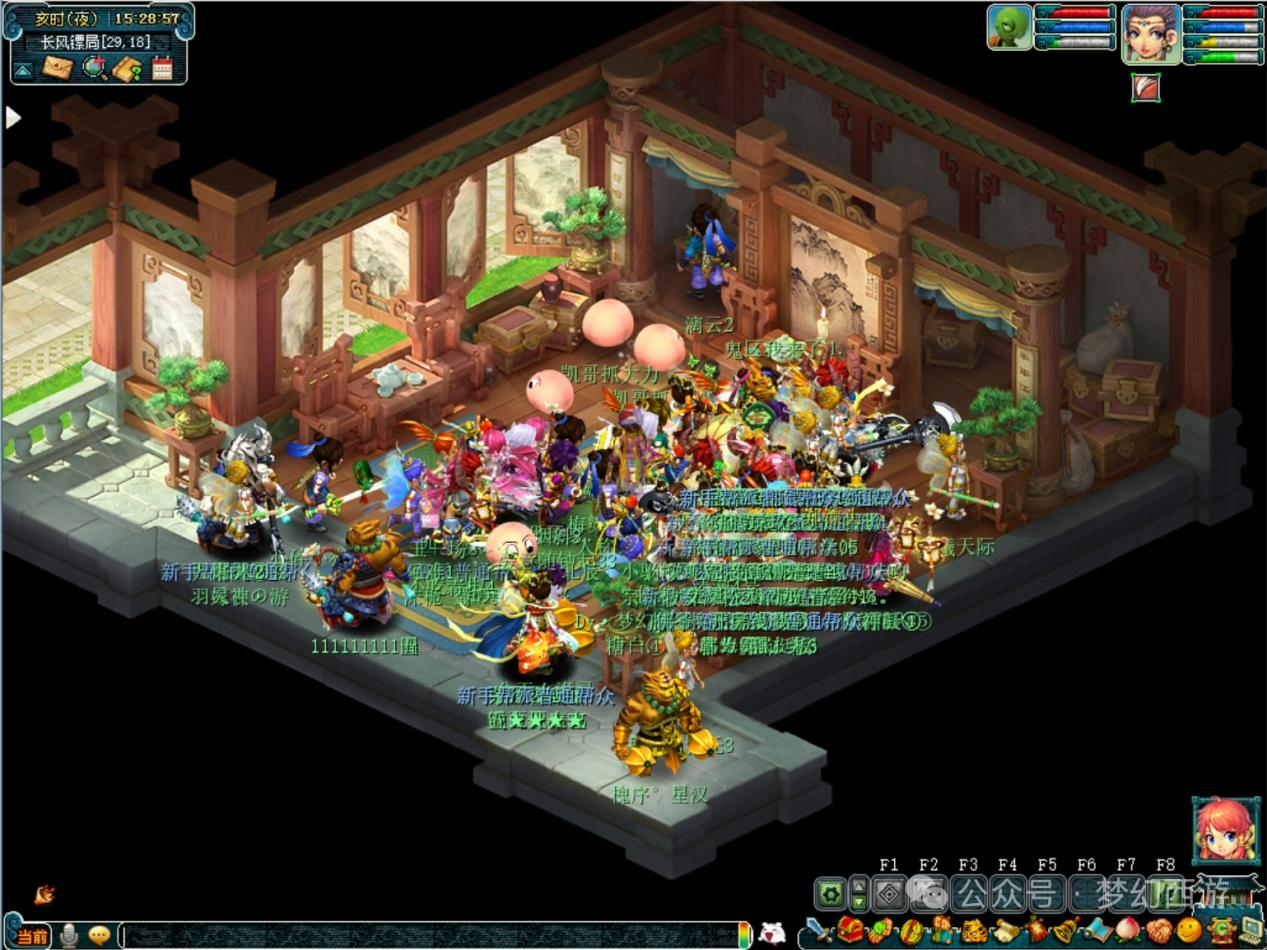The image size is (1267, 950).
Task: Toggle the voice microphone button
Action: pos(69,935)
